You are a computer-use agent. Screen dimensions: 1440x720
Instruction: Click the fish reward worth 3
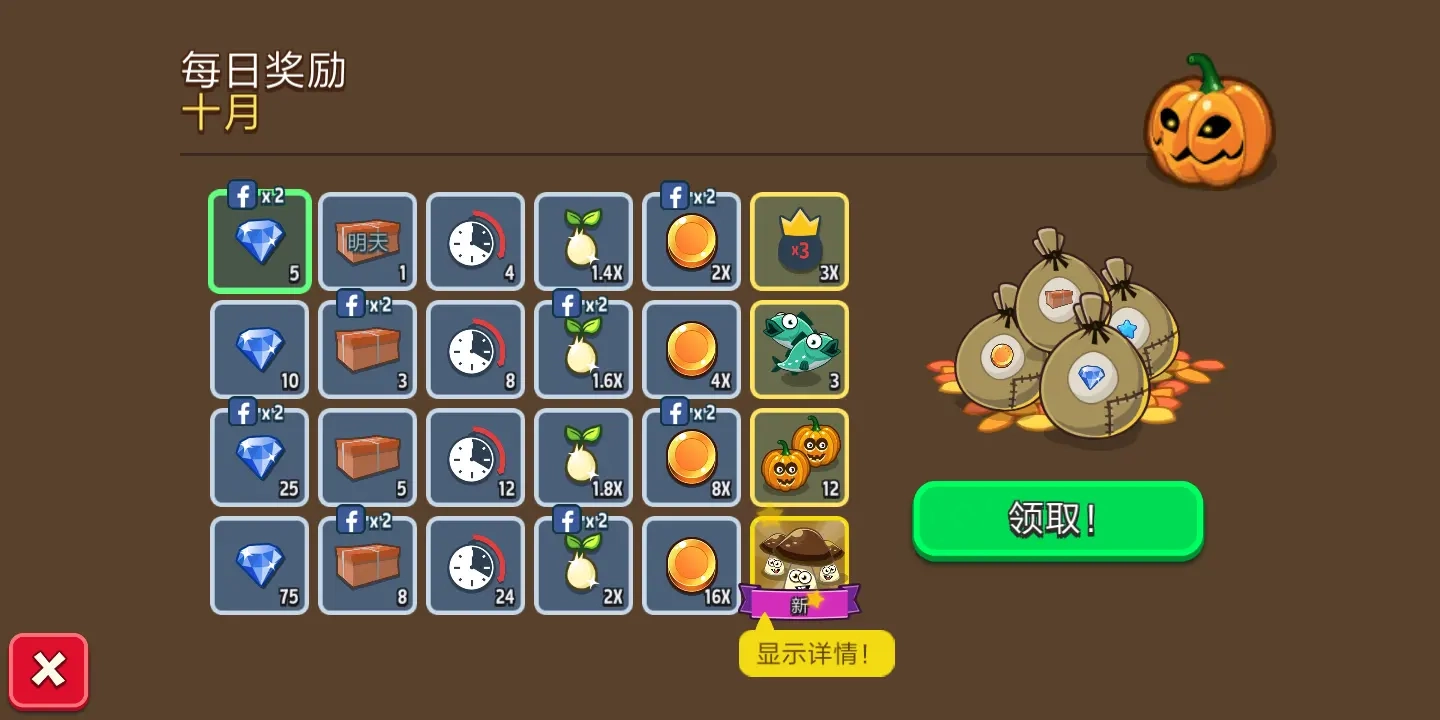click(799, 349)
